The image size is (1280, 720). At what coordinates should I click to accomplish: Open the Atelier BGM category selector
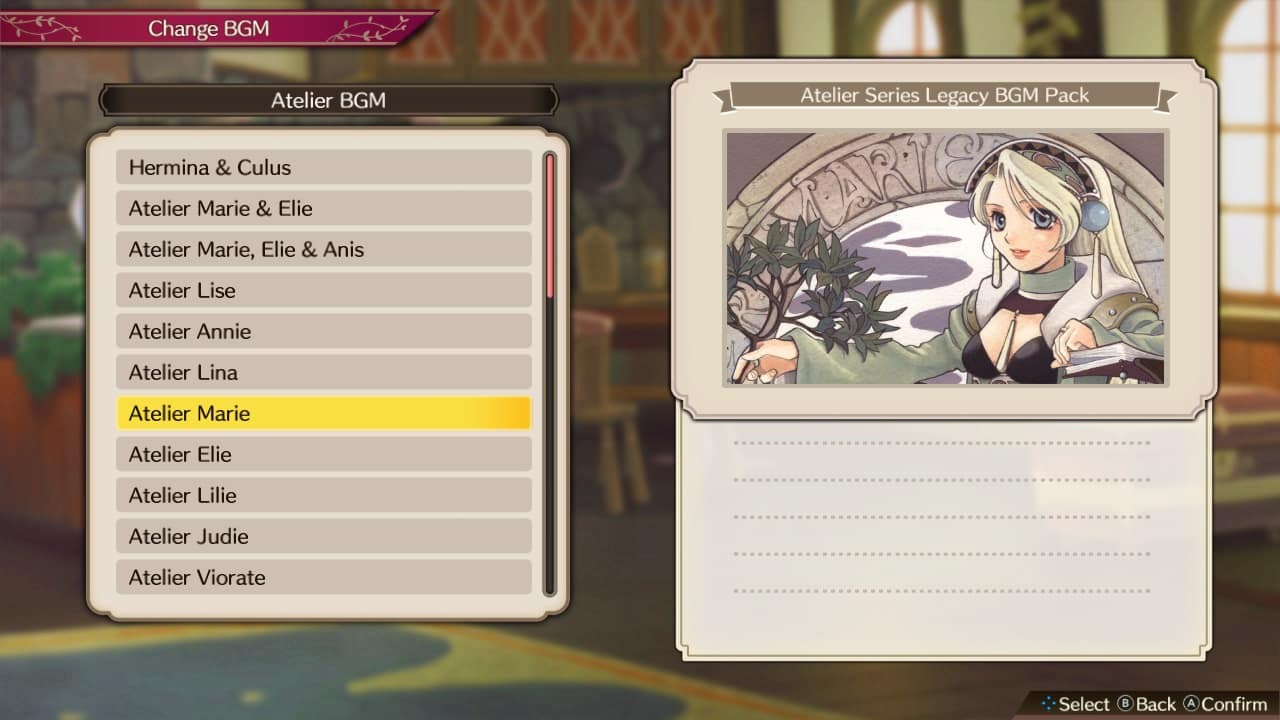(x=328, y=101)
